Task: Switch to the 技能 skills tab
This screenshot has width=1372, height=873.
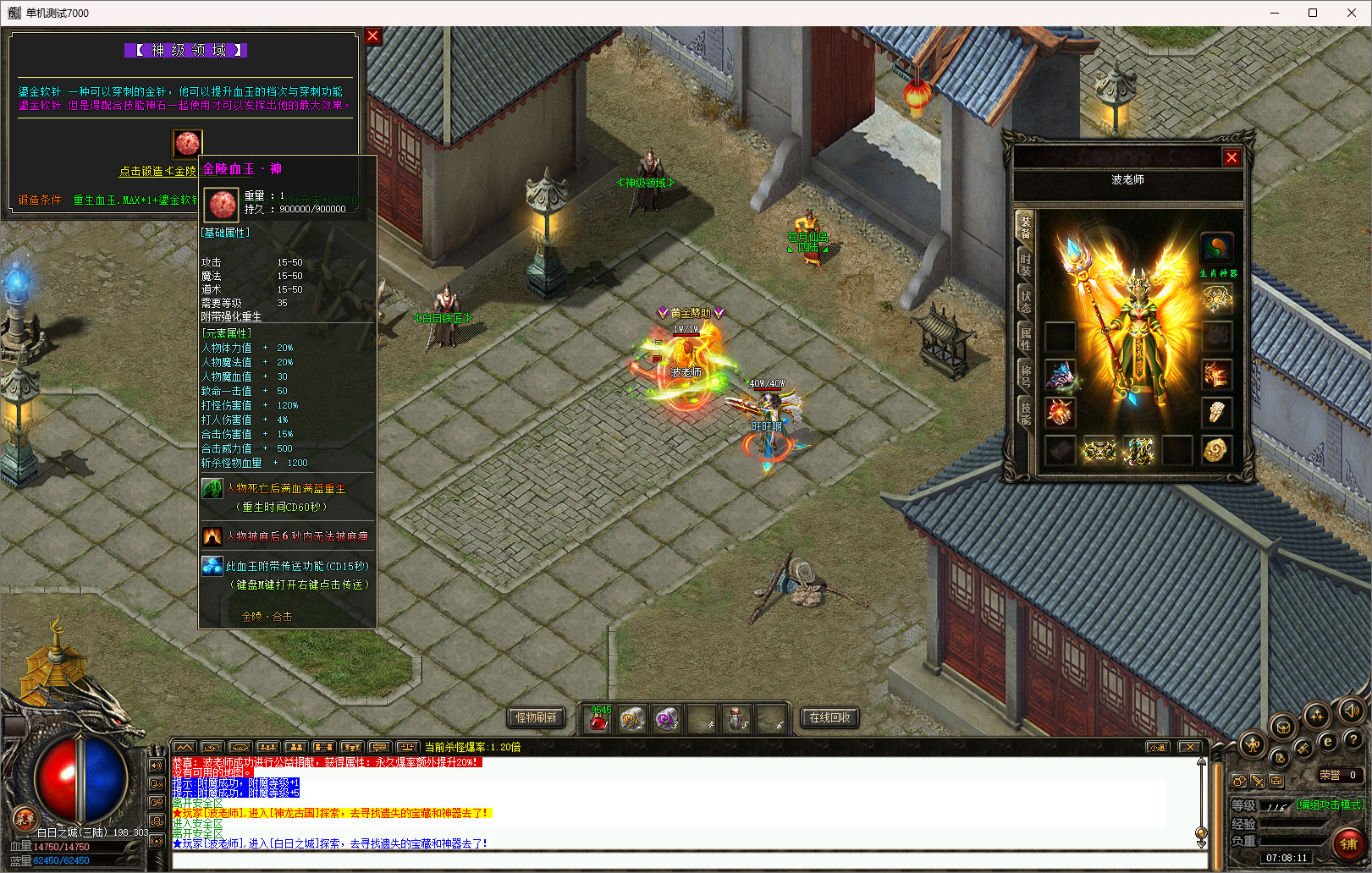Action: [1025, 412]
